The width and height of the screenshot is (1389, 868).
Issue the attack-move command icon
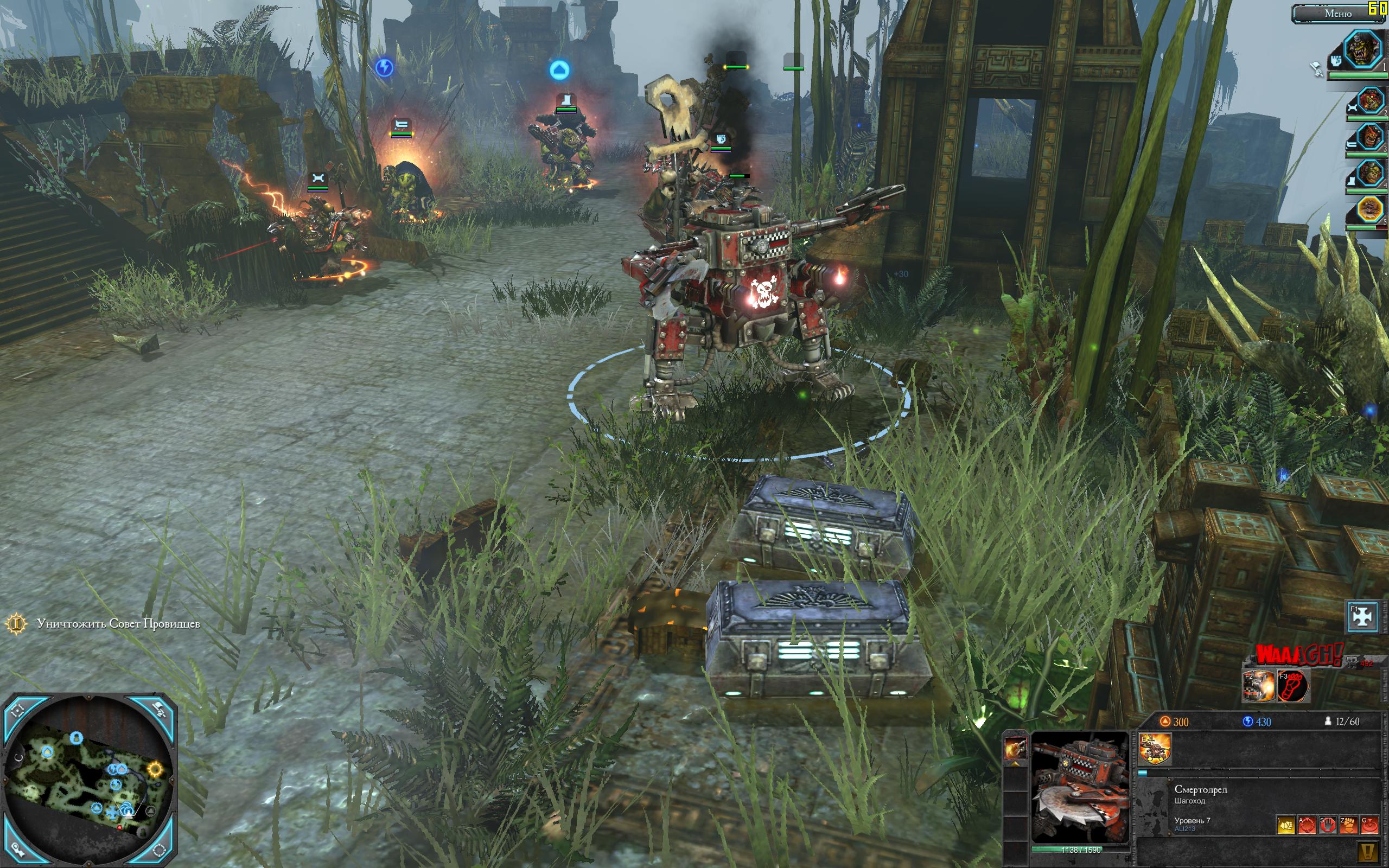coord(1307,825)
